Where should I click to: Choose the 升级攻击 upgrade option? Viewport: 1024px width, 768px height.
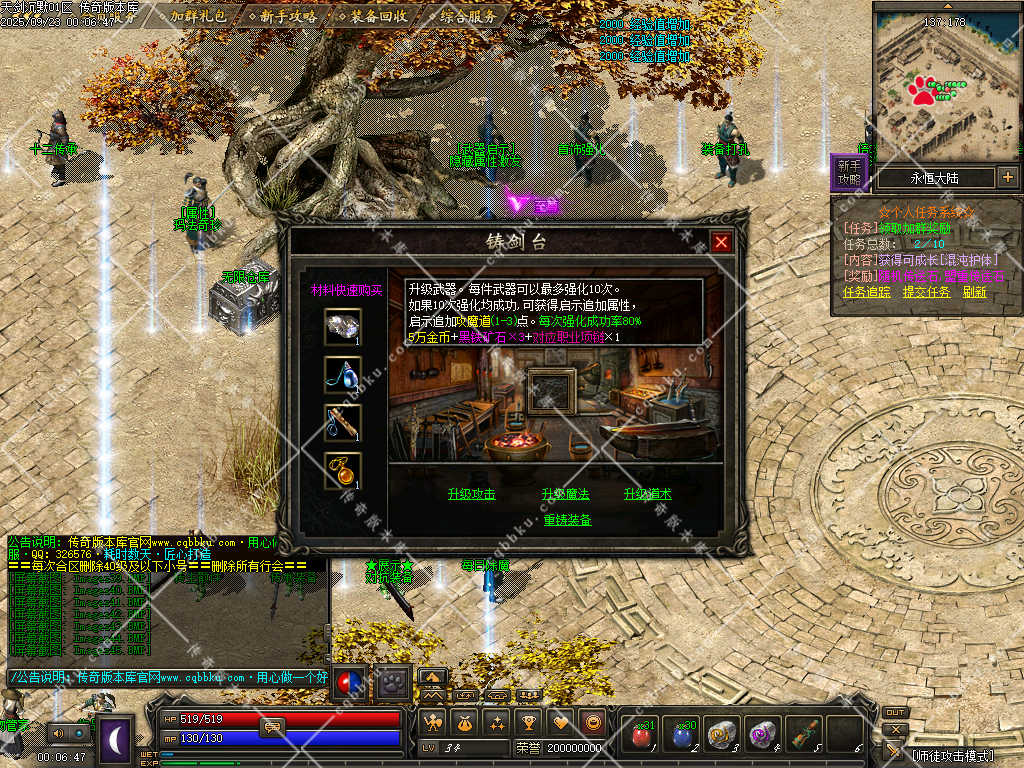pyautogui.click(x=472, y=494)
